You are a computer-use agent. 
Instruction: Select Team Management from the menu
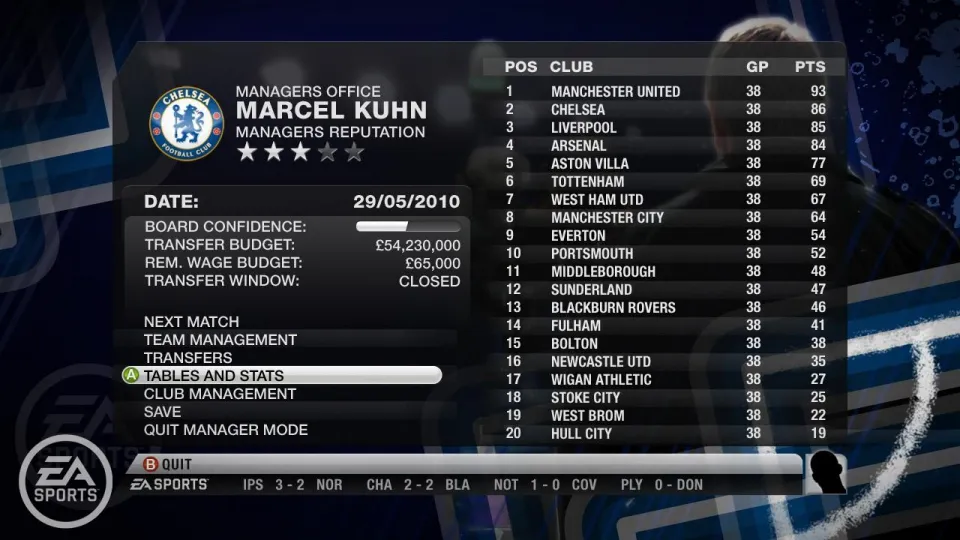point(220,340)
